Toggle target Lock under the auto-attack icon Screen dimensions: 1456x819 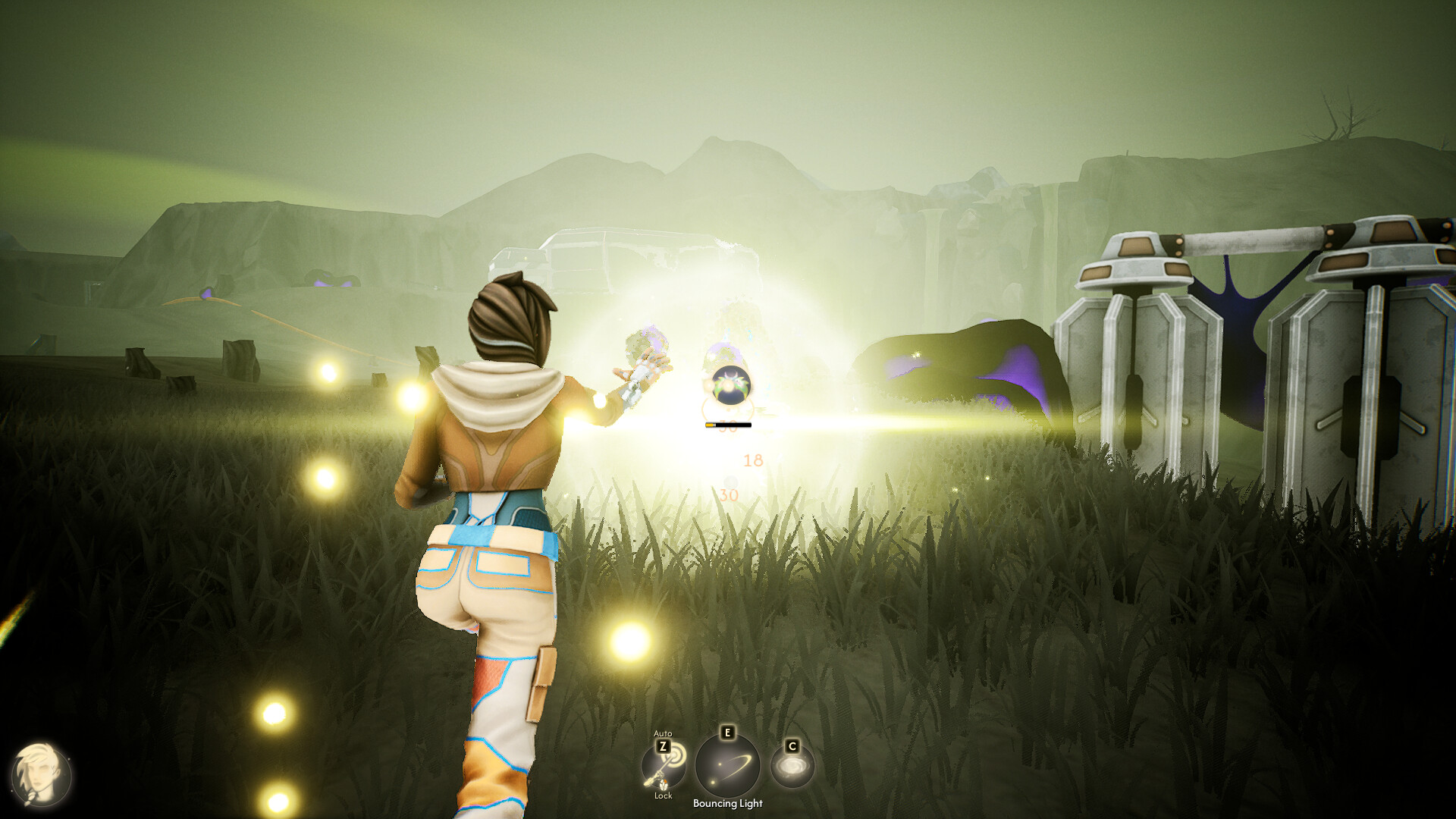(664, 796)
